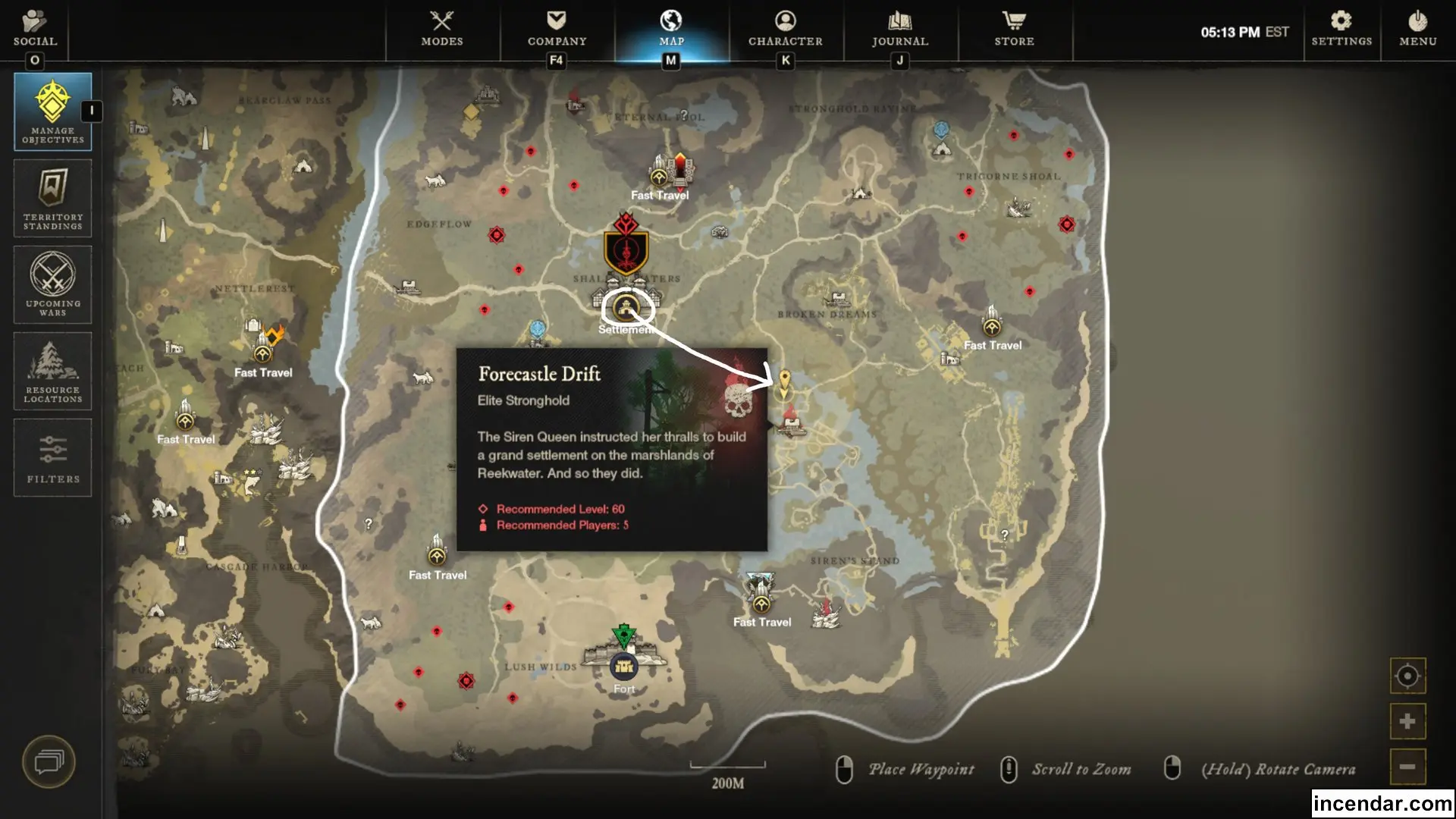
Task: View Upcoming Wars
Action: pos(52,284)
